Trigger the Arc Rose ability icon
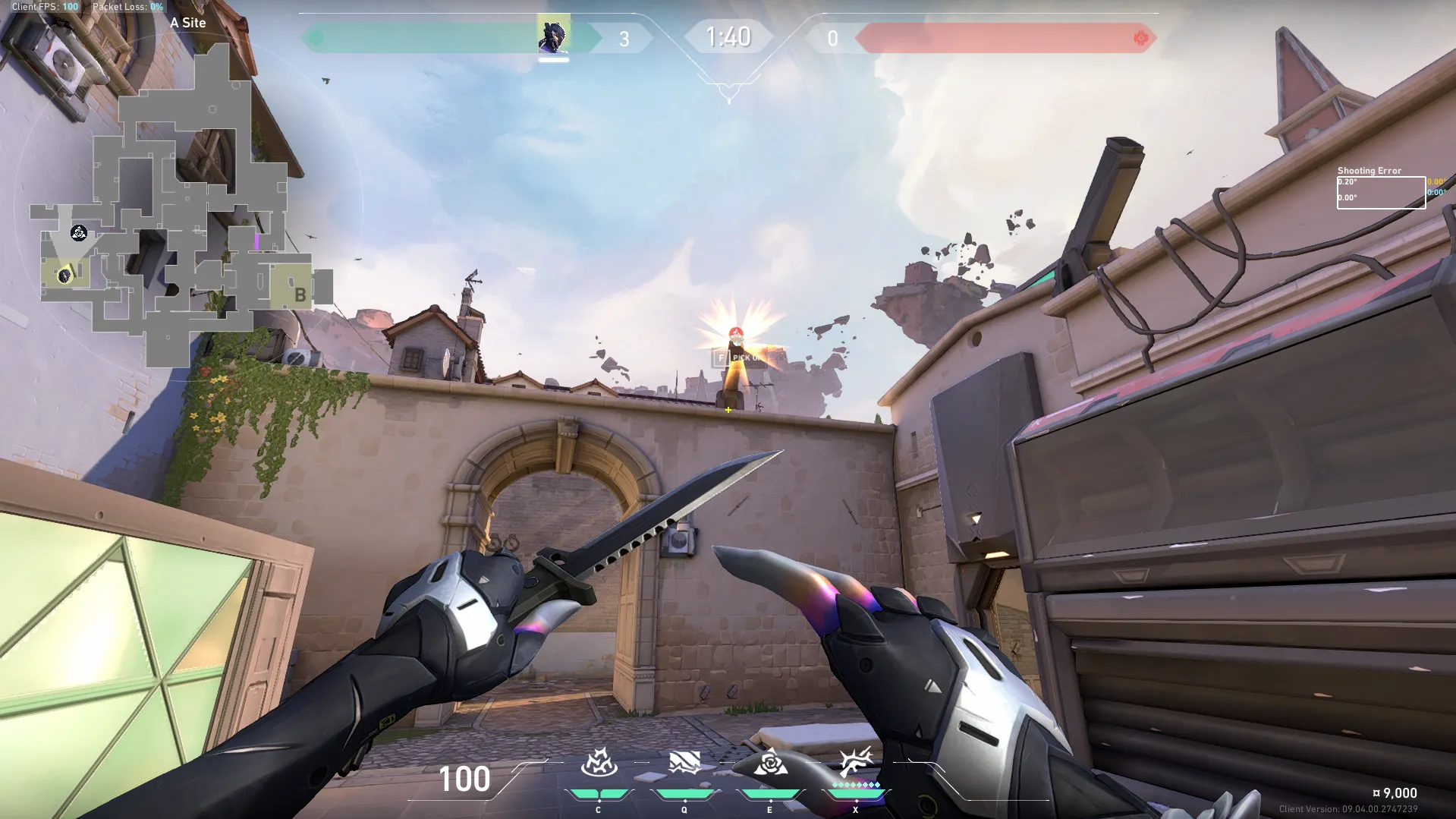The width and height of the screenshot is (1456, 819). pyautogui.click(x=769, y=763)
